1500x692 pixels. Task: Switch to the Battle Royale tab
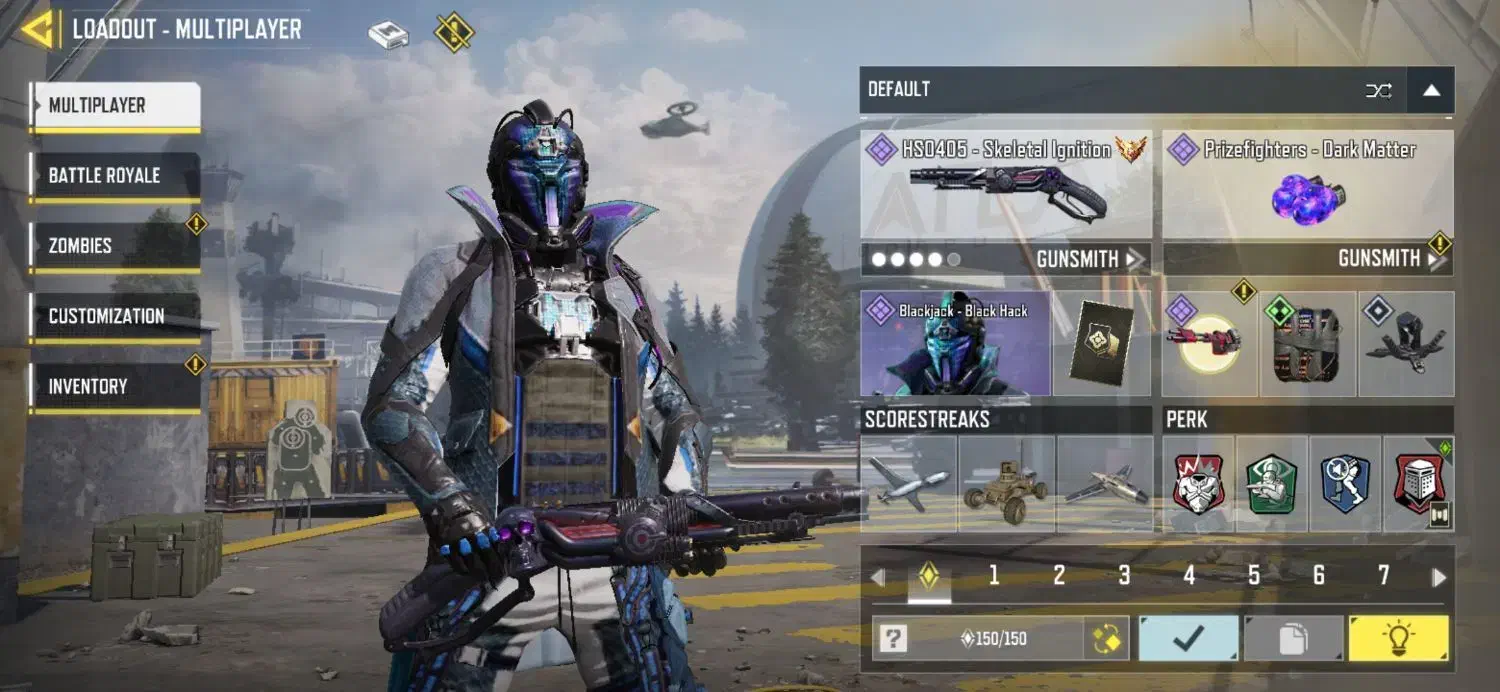[x=115, y=176]
